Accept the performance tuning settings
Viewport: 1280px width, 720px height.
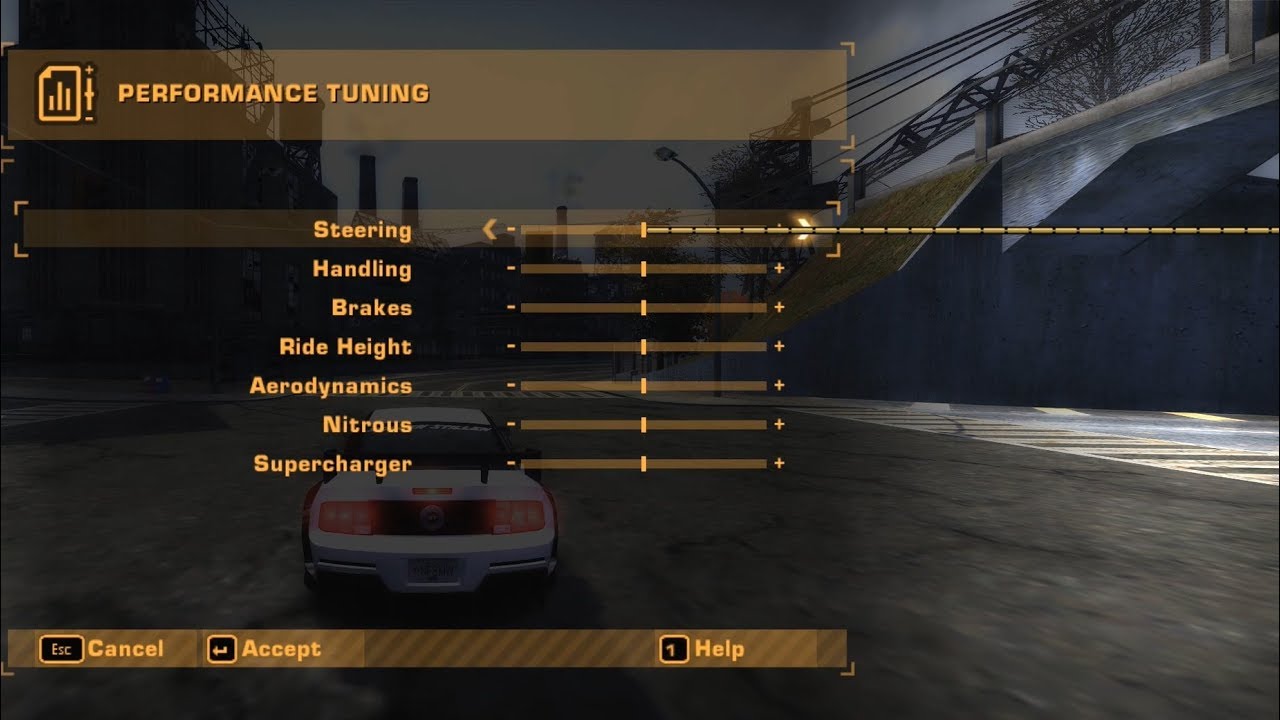[265, 649]
